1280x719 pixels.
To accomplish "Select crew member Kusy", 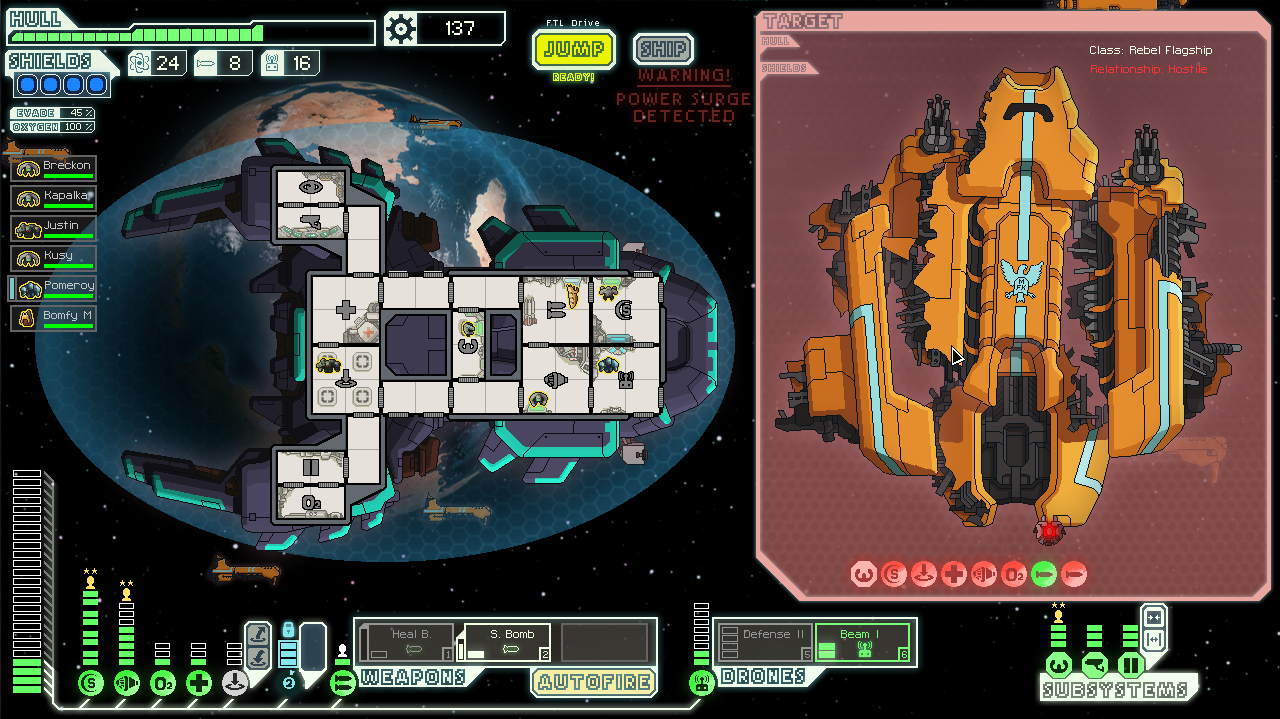I will [x=55, y=259].
